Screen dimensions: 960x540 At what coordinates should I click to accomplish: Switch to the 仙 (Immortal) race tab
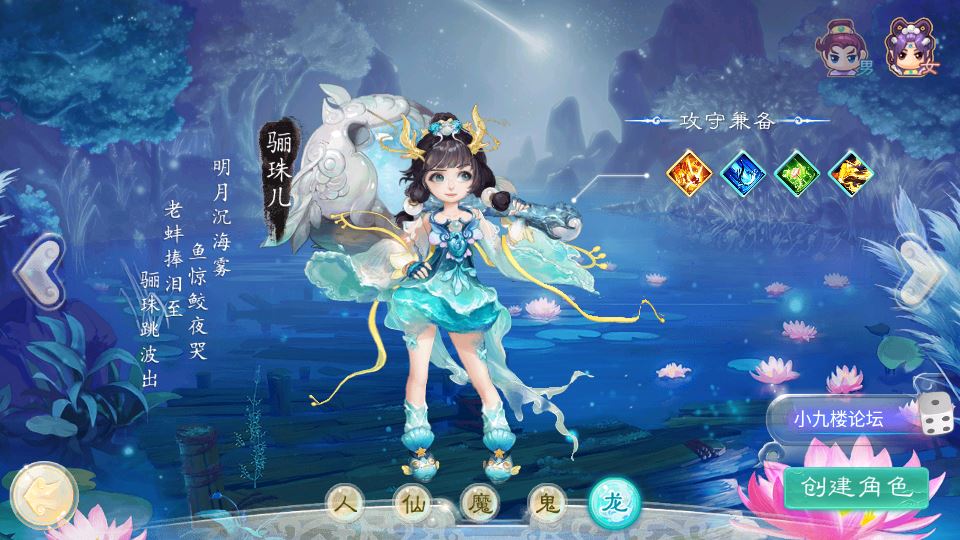(412, 503)
